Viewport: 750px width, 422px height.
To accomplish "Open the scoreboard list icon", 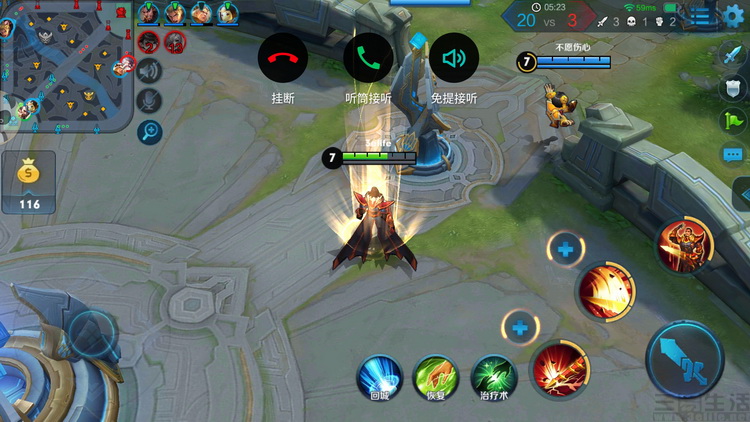I will (702, 16).
